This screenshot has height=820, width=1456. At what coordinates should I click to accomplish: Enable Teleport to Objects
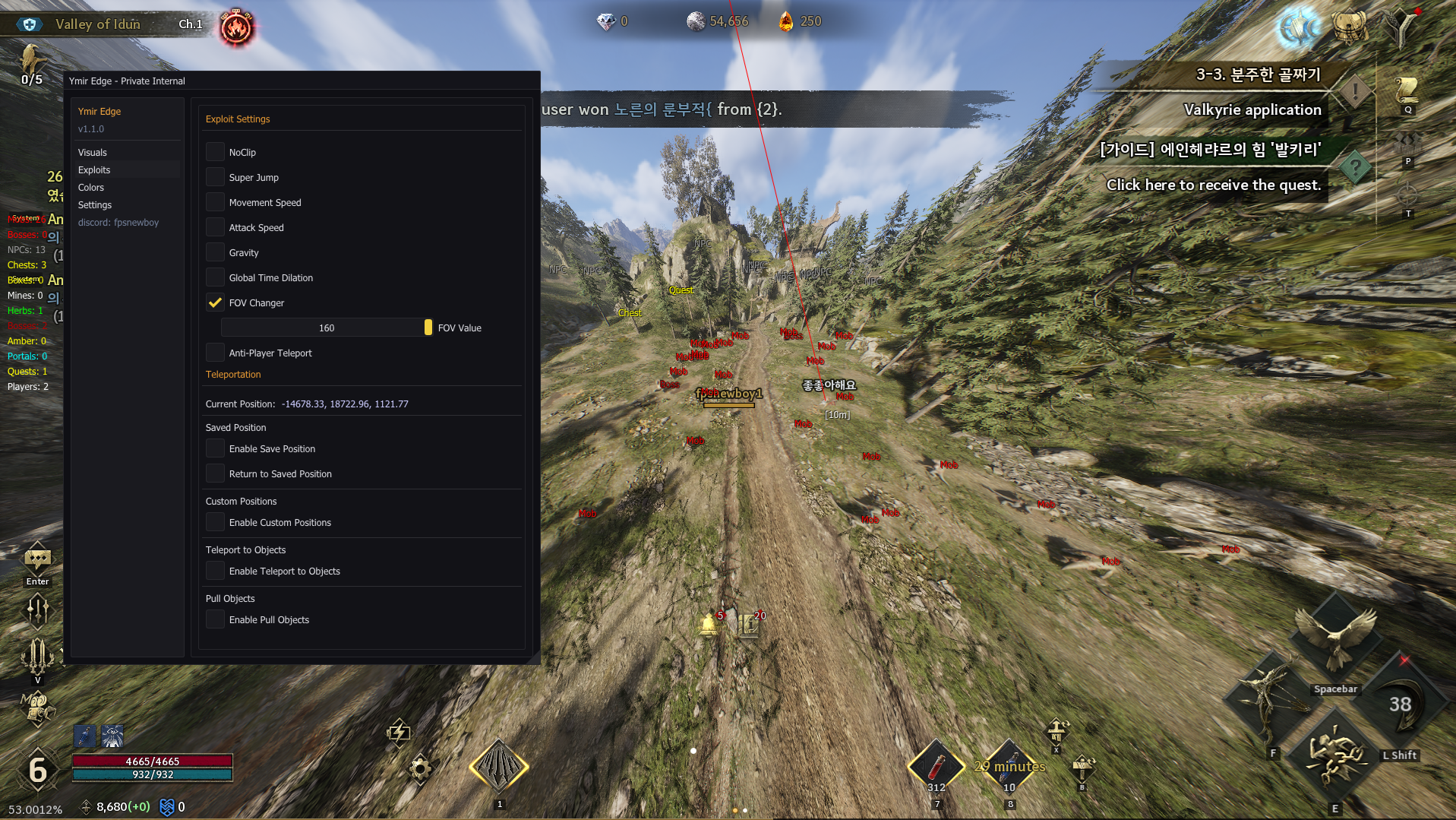click(216, 571)
